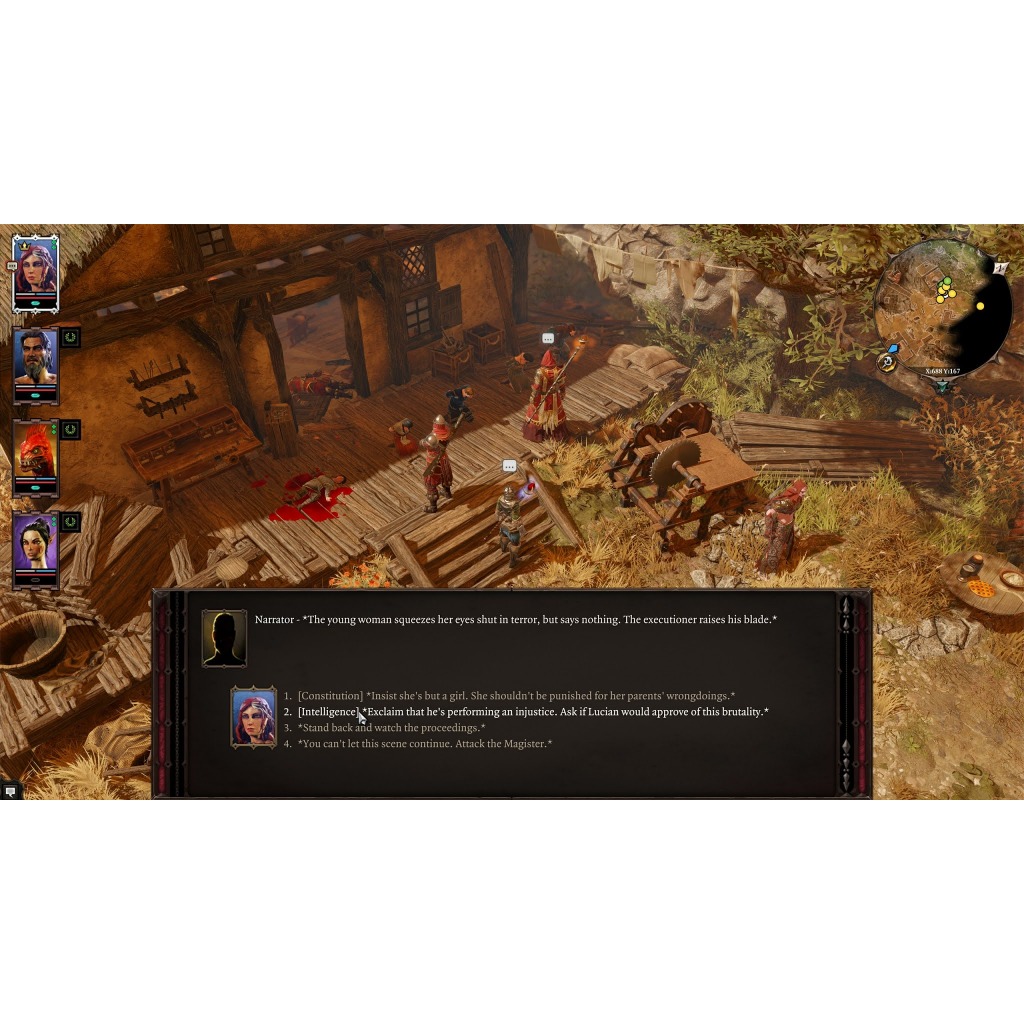This screenshot has width=1024, height=1024.
Task: Select the Intelligence reply about injustice
Action: point(532,712)
